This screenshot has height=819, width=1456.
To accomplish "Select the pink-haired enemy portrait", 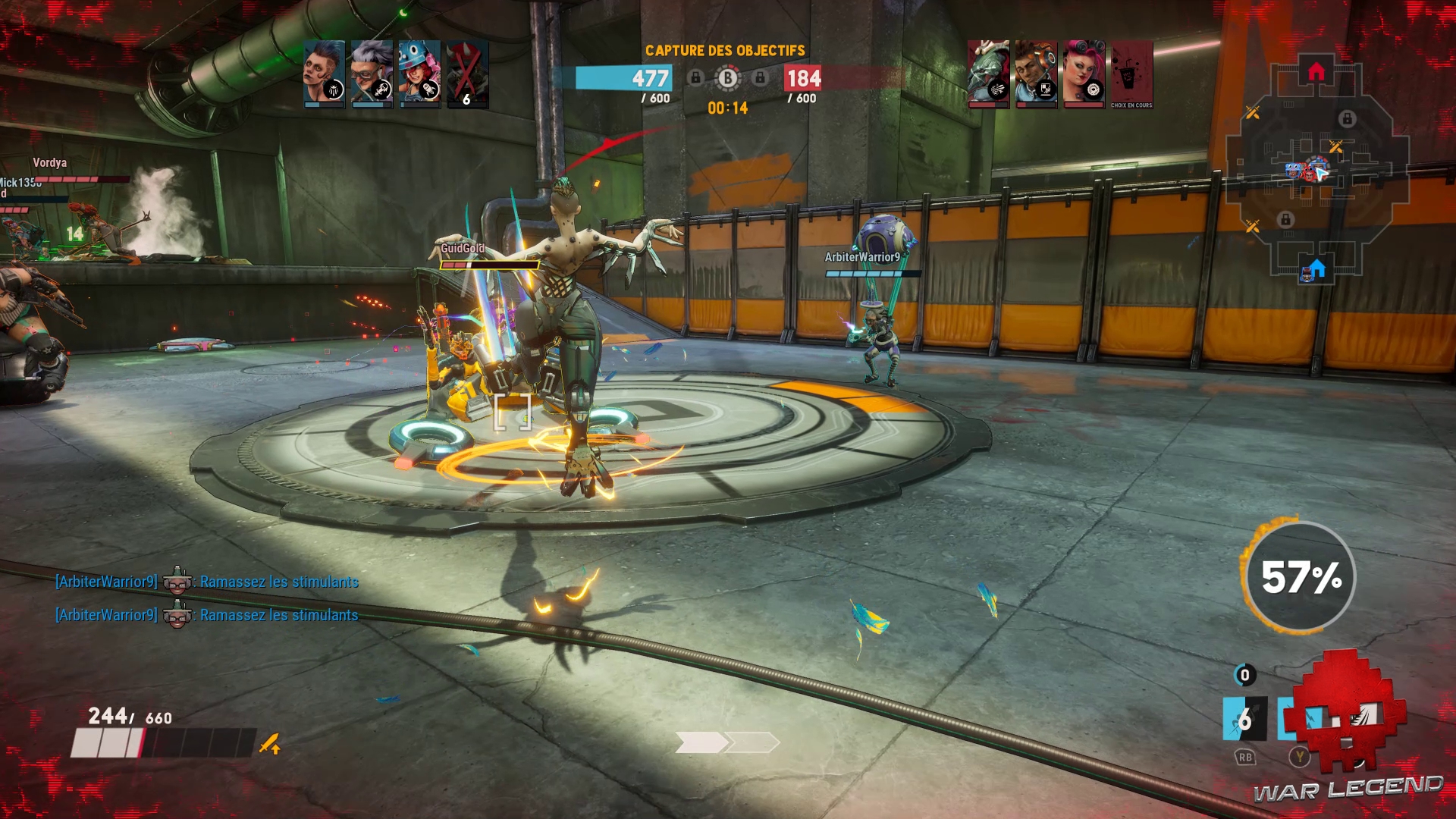I will 1084,74.
